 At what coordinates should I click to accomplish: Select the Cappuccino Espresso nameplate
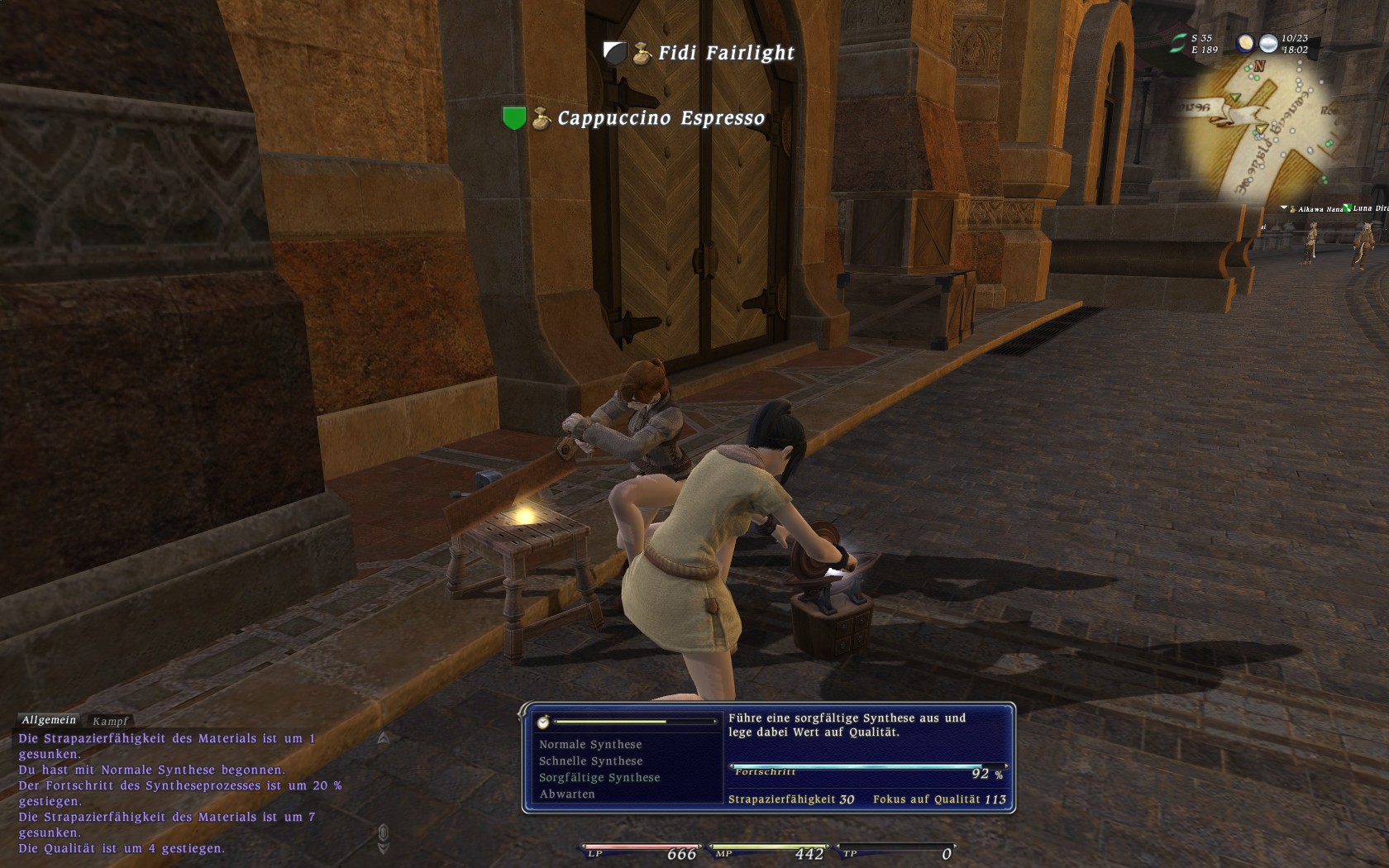click(661, 119)
